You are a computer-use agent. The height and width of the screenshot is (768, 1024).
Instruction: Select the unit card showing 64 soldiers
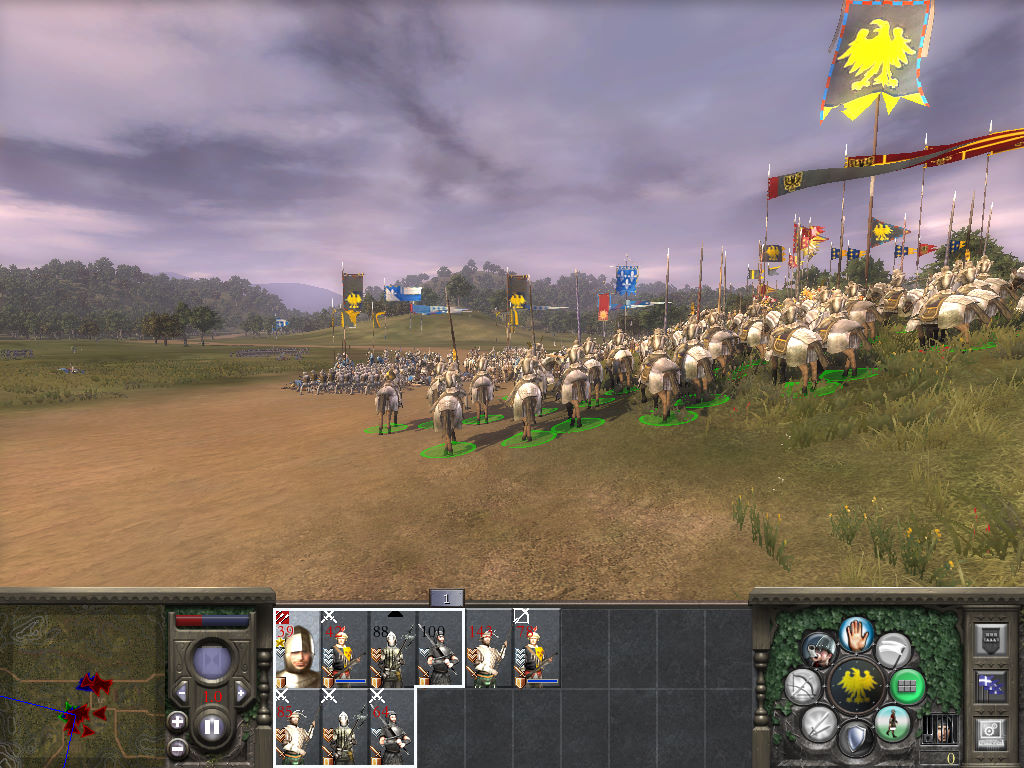[392, 727]
